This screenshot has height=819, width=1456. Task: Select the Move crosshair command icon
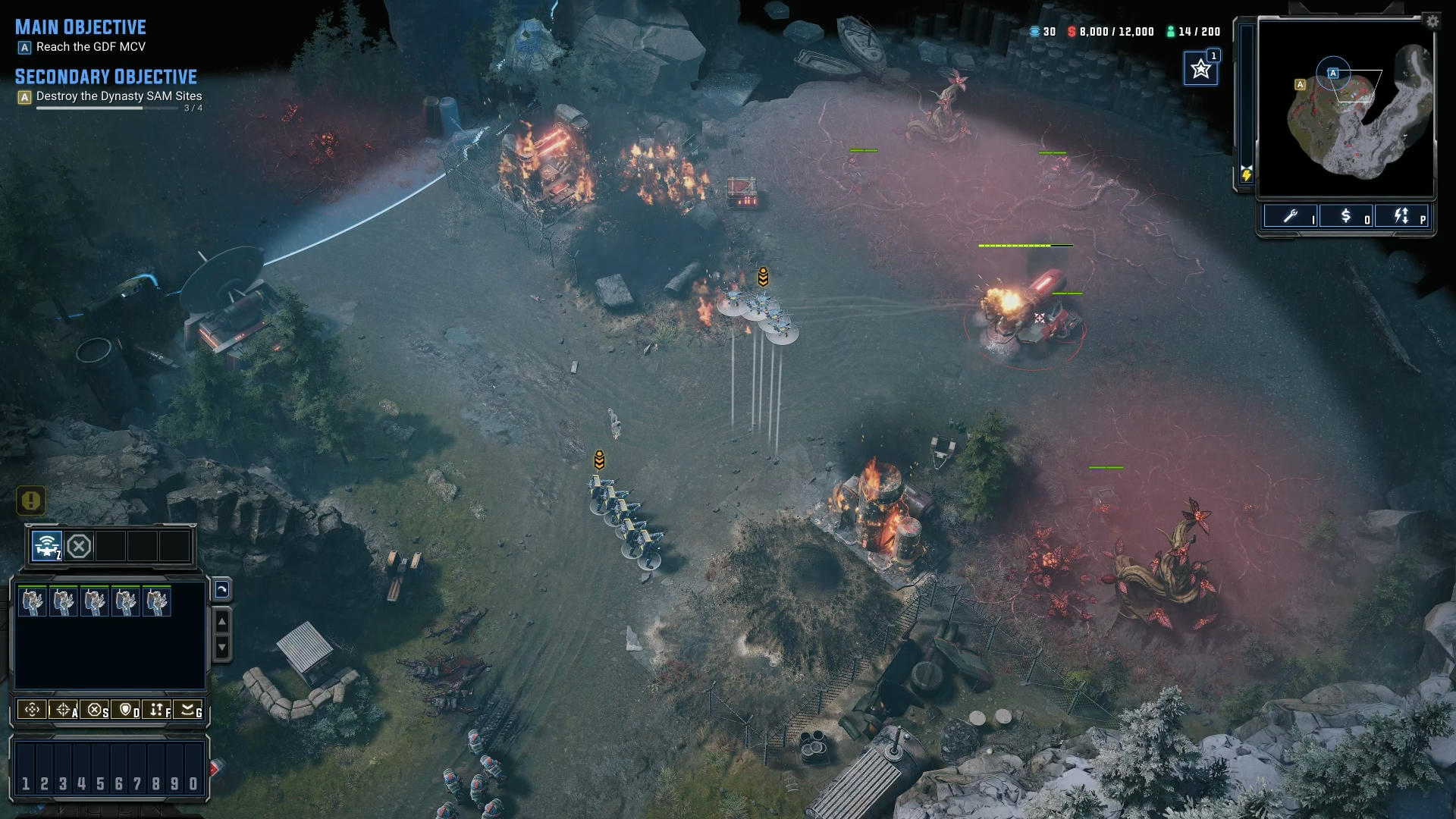pyautogui.click(x=32, y=711)
